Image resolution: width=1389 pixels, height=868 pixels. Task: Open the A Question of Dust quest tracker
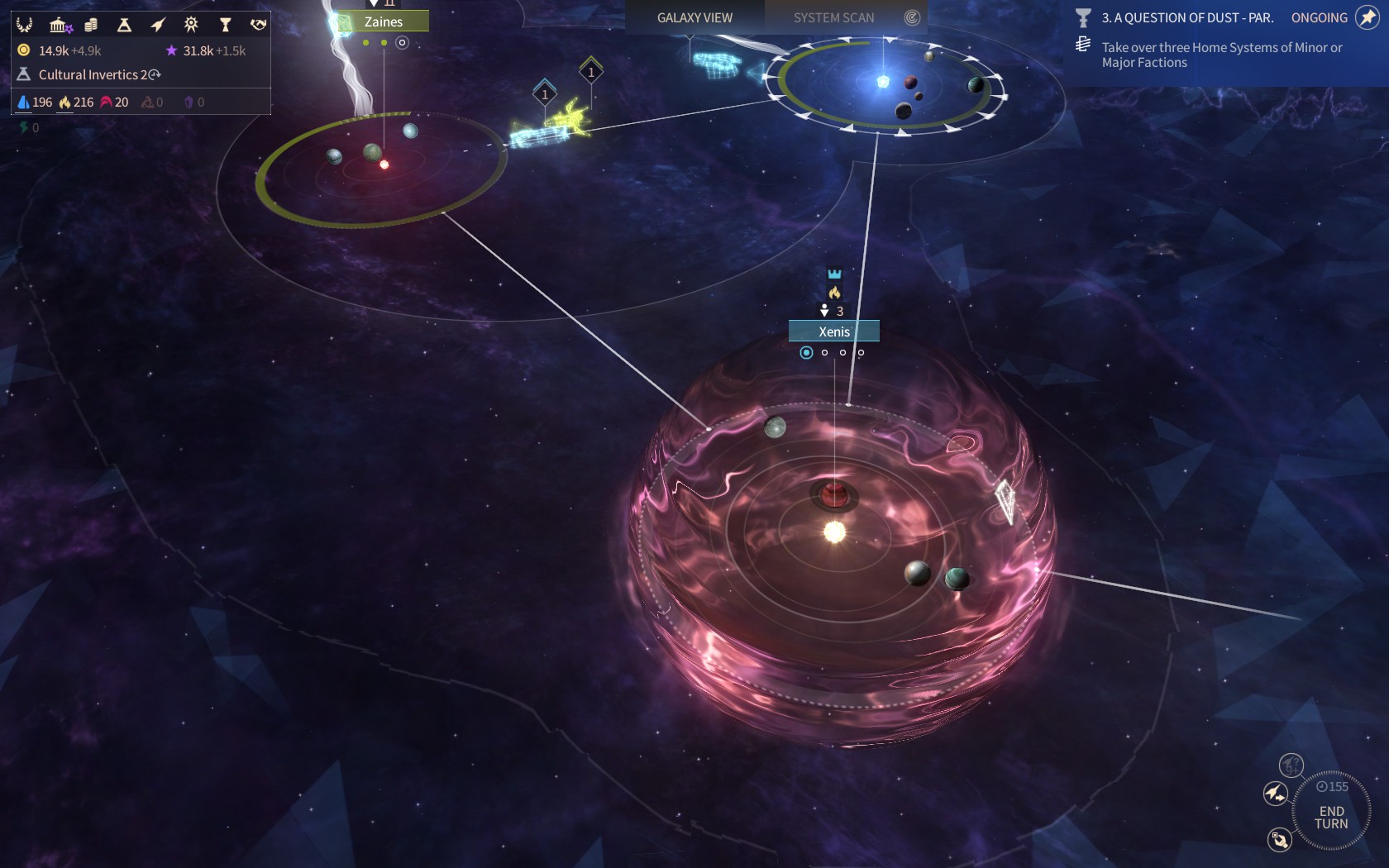tap(1186, 17)
